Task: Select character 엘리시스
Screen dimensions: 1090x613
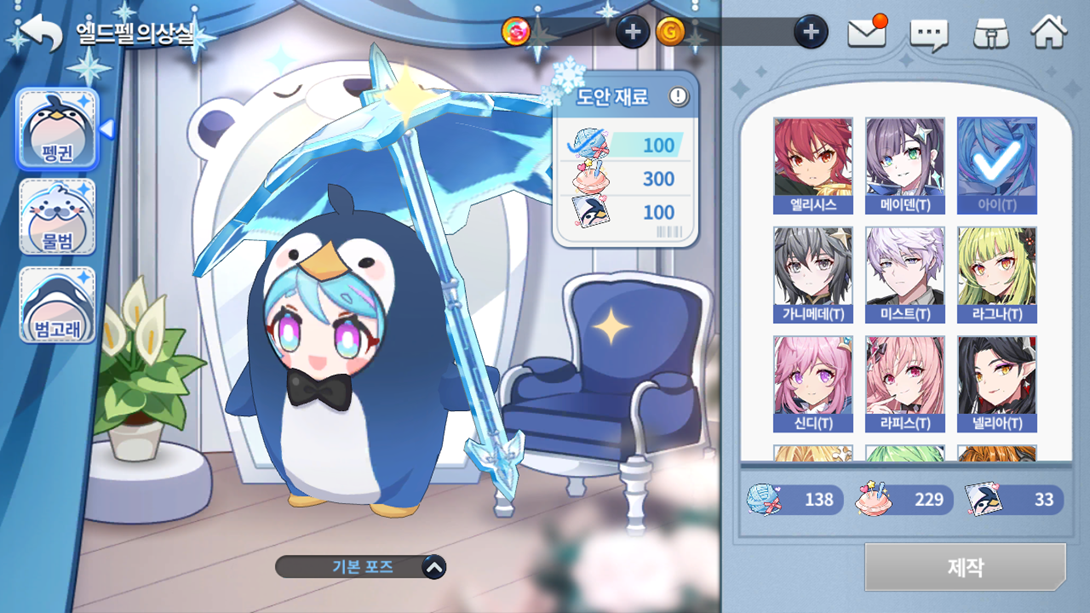Action: click(813, 165)
